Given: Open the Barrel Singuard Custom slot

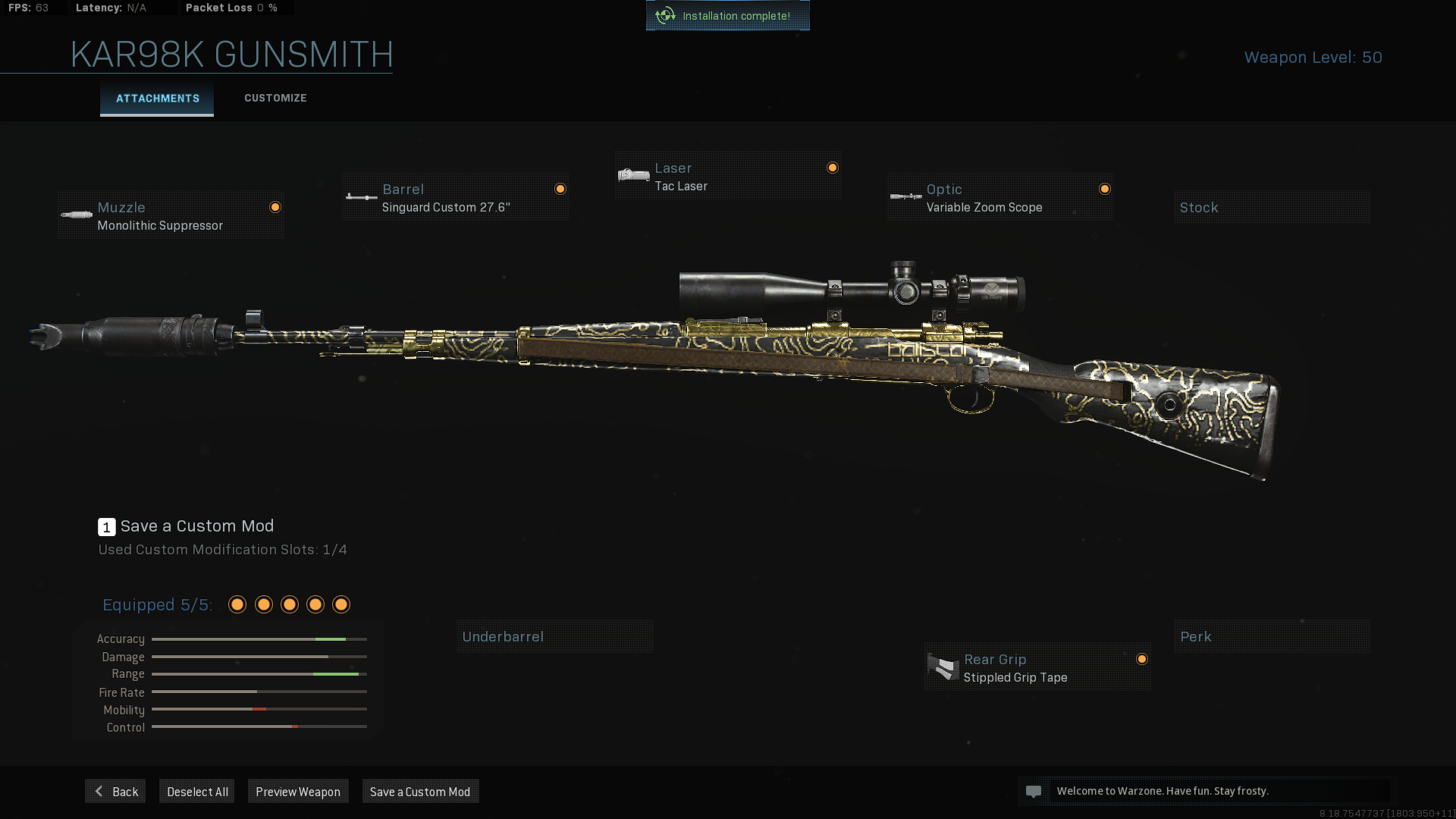Looking at the screenshot, I should 455,198.
